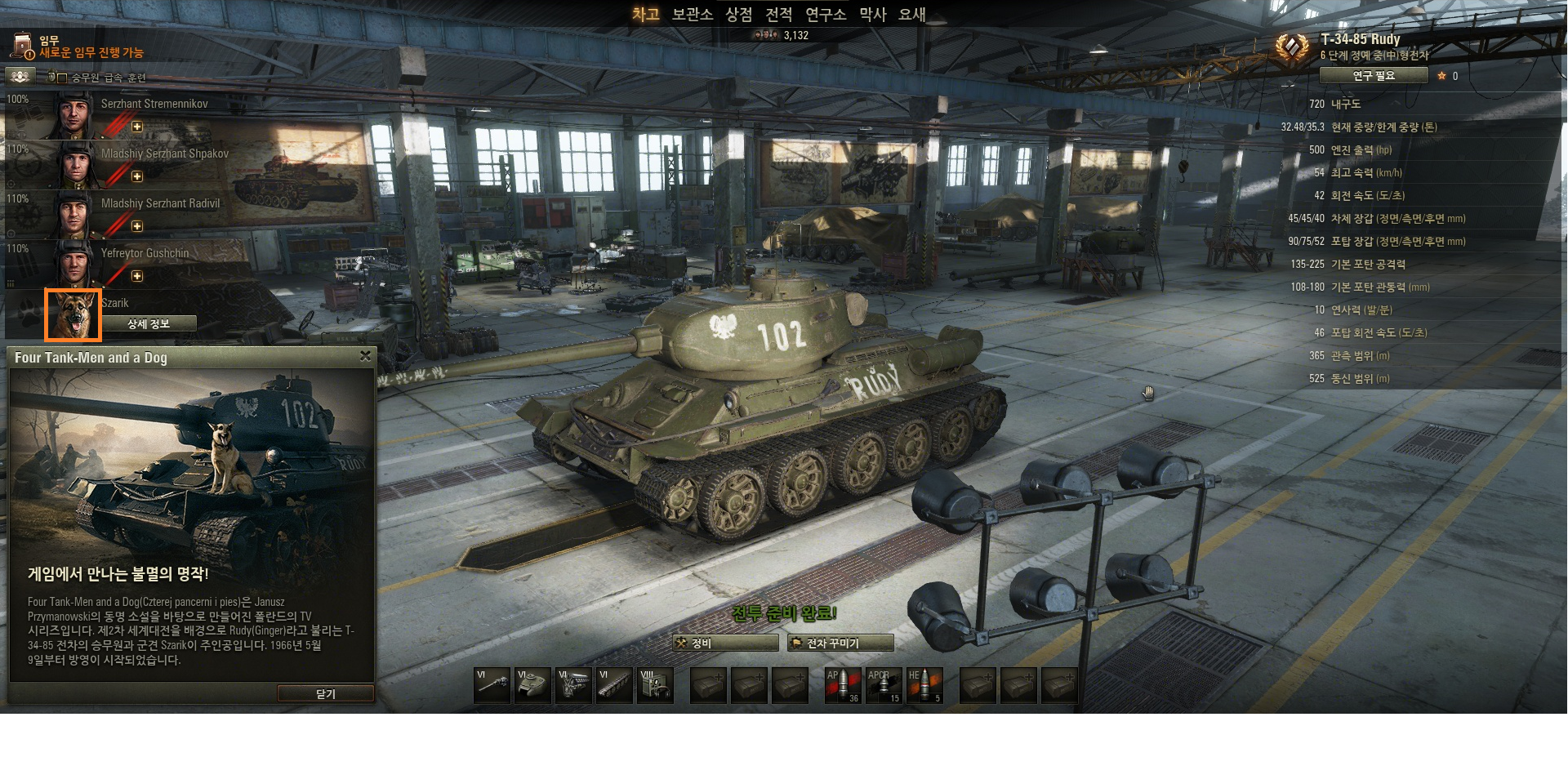Open the 정비 service button
Image resolution: width=1568 pixels, height=757 pixels.
pos(725,643)
